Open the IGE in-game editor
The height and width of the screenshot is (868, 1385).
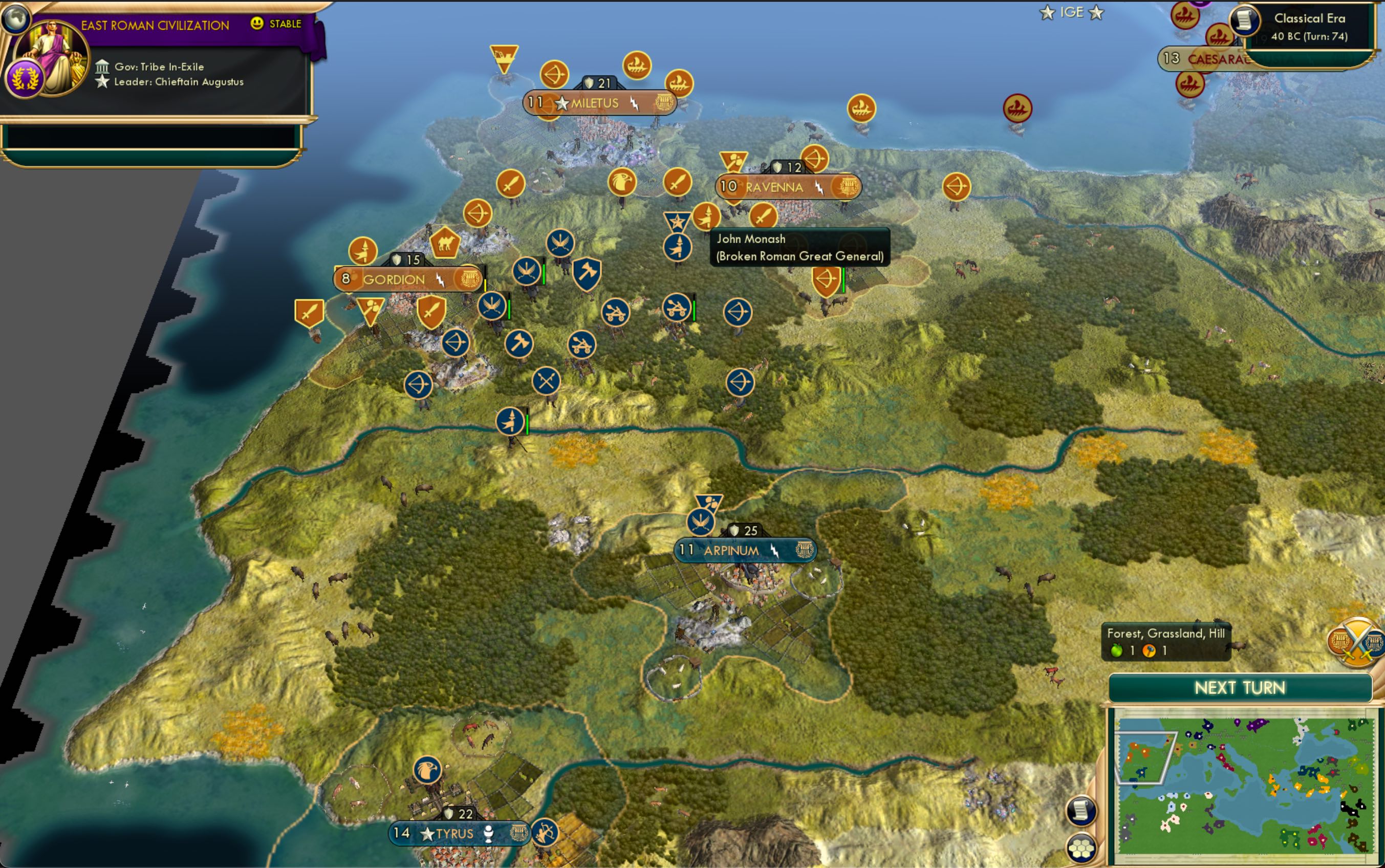click(1071, 13)
